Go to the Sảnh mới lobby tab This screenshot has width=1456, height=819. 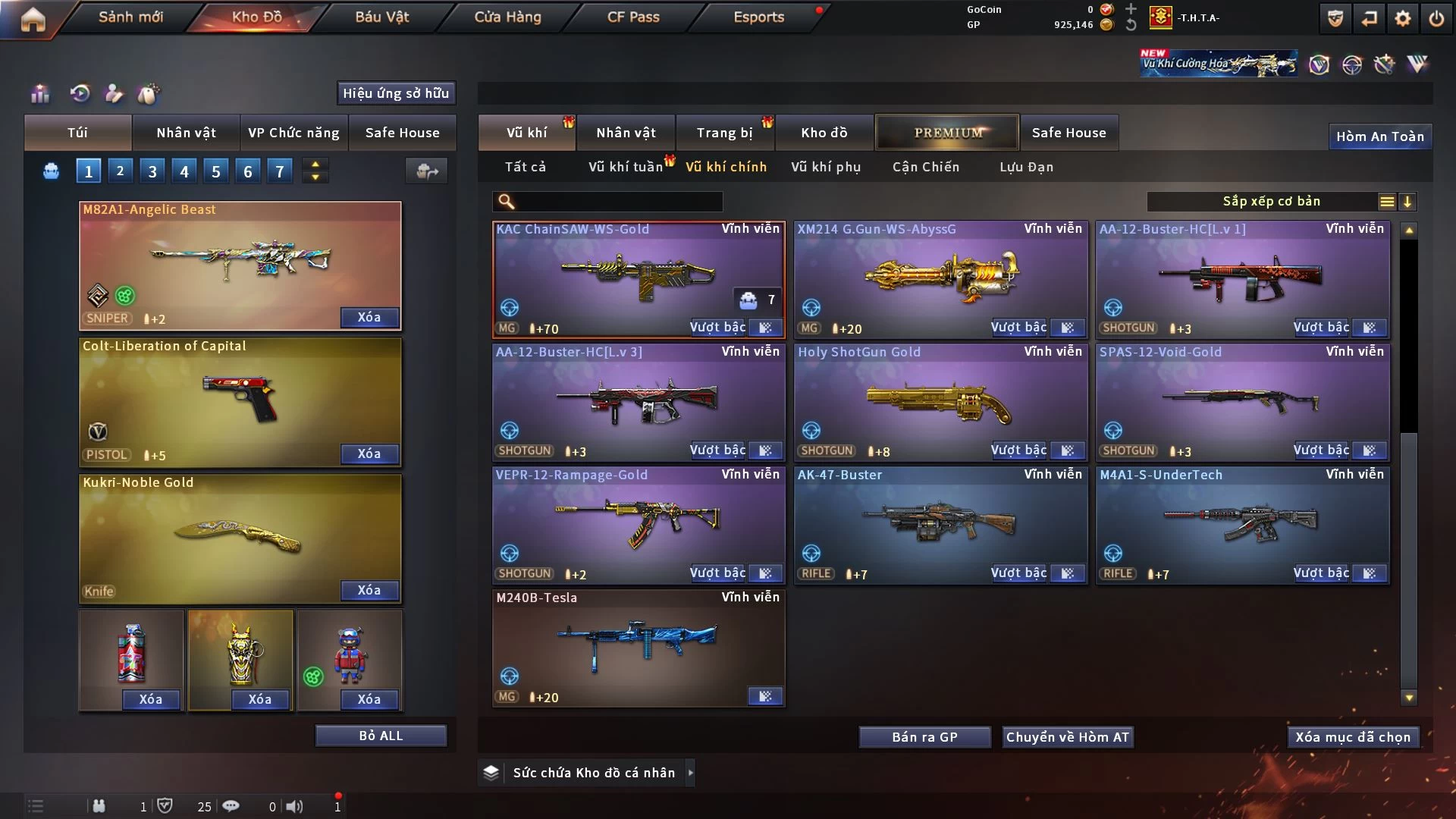[x=130, y=17]
